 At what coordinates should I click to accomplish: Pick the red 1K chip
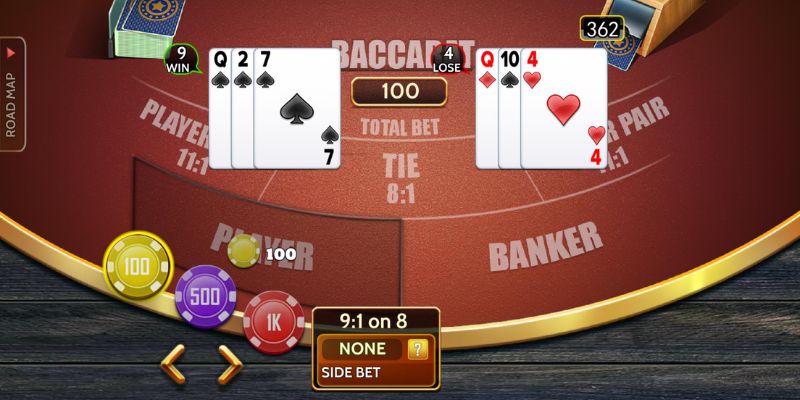[272, 322]
